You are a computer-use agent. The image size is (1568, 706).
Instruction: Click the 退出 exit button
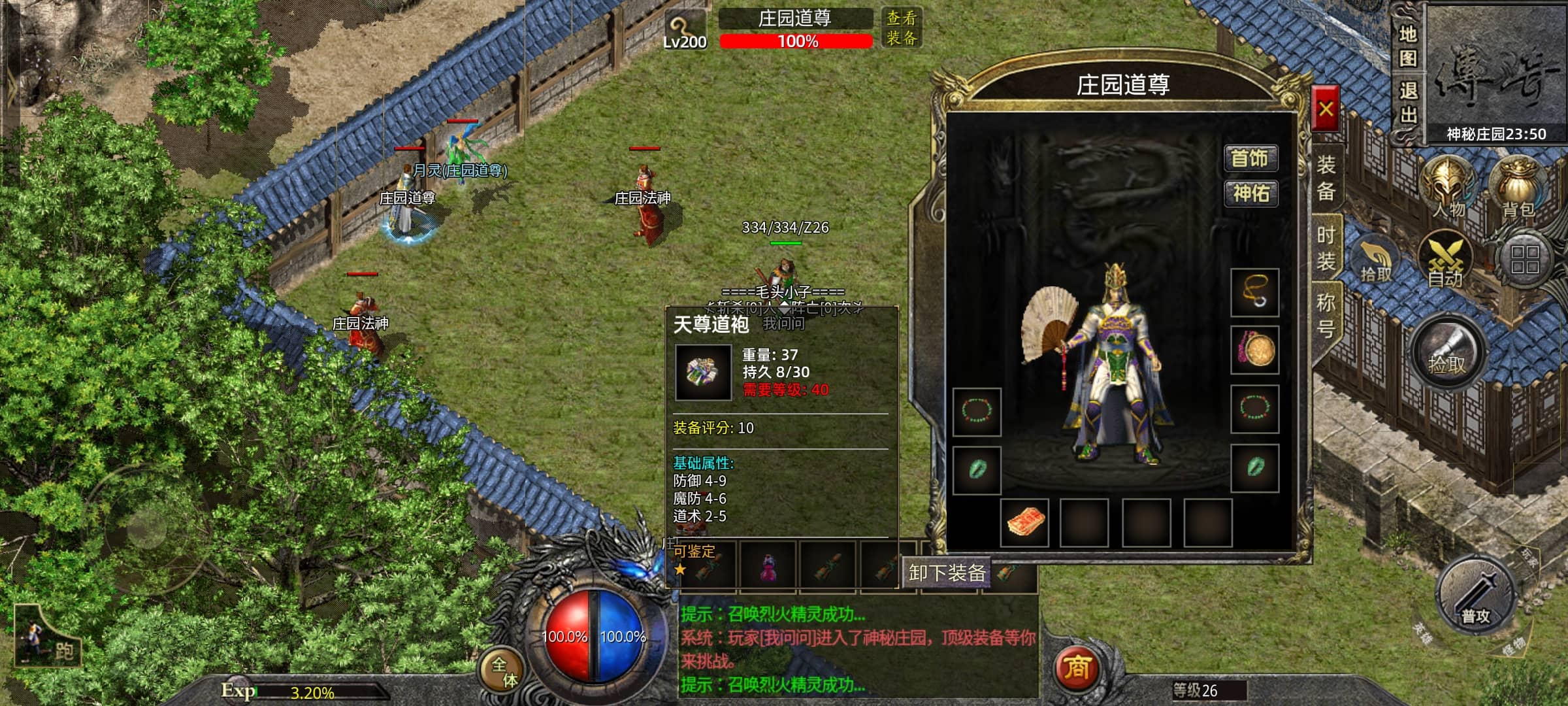1407,103
